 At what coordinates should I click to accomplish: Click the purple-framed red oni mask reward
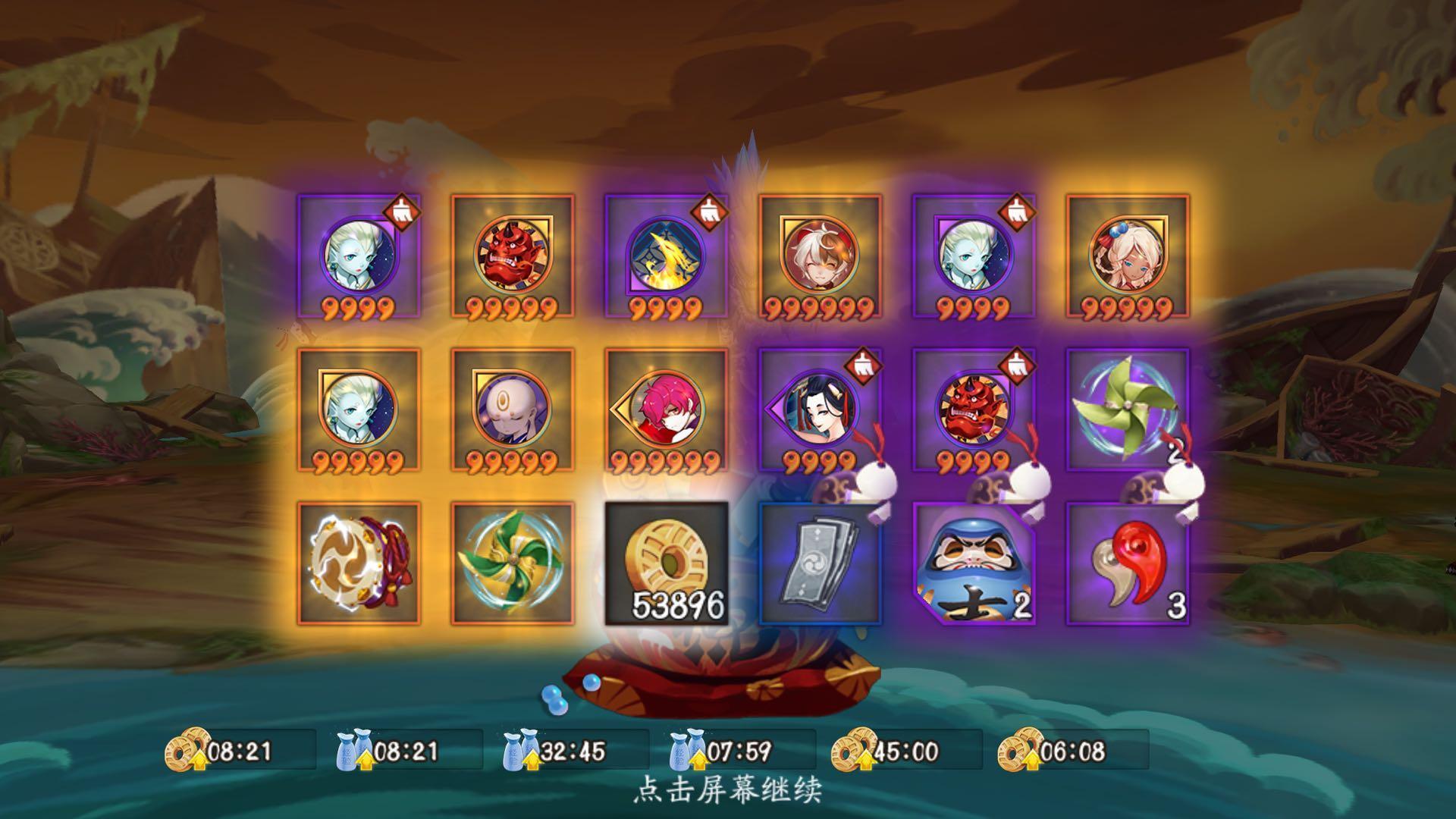(x=973, y=409)
